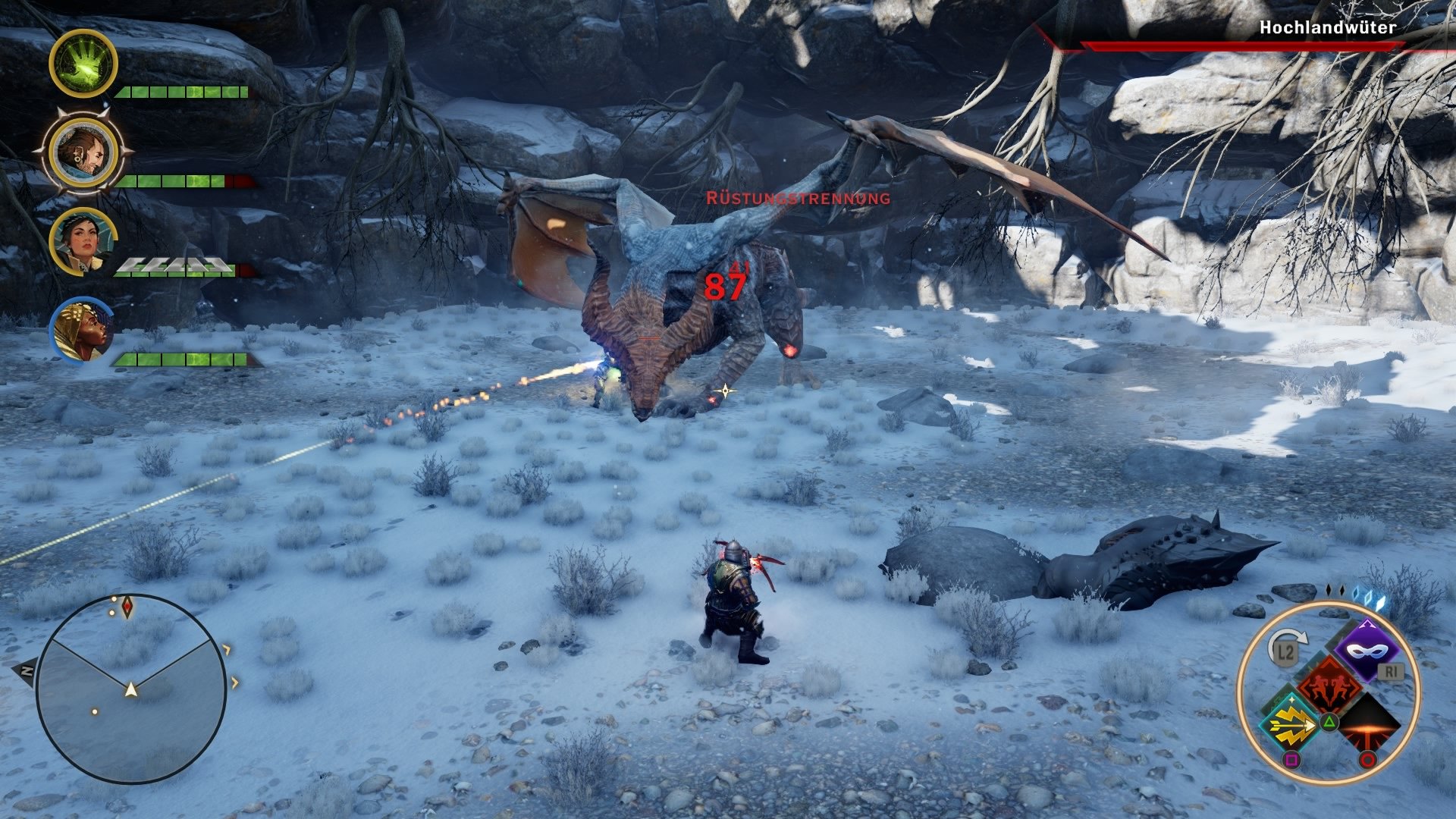Click the red diamond quest marker on the minimap
This screenshot has width=1456, height=819.
[127, 607]
